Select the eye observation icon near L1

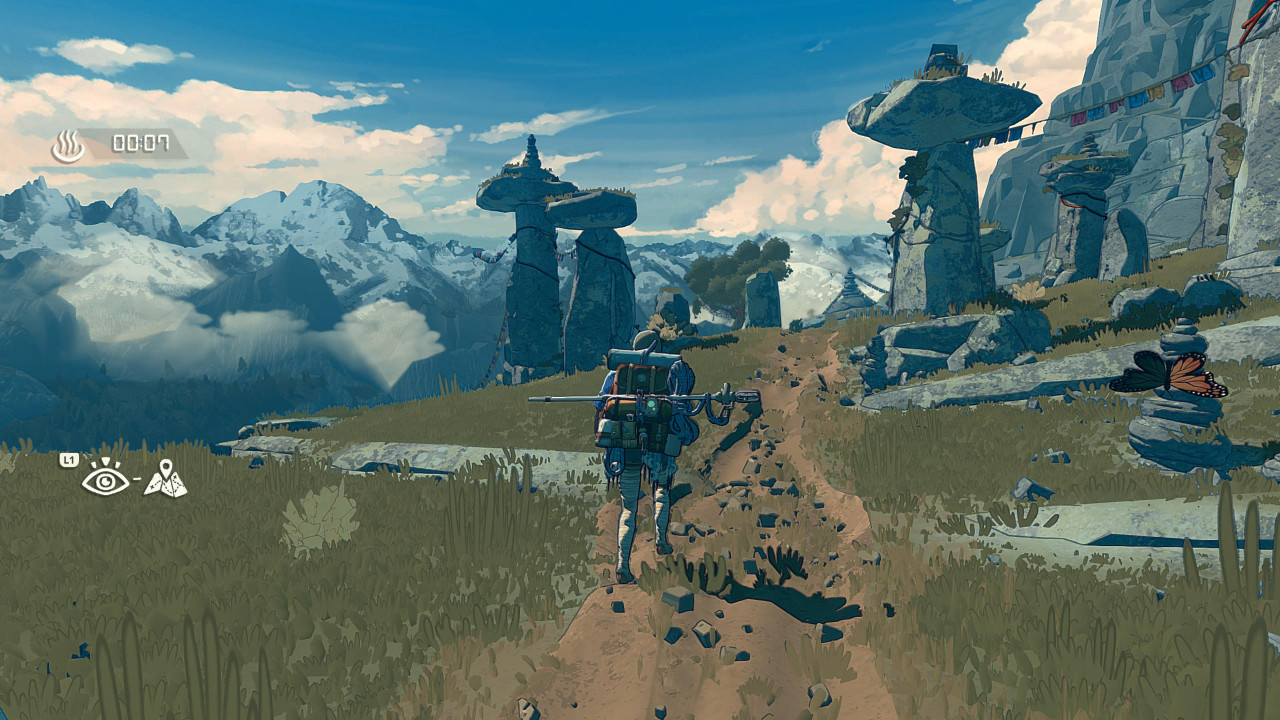click(x=107, y=480)
